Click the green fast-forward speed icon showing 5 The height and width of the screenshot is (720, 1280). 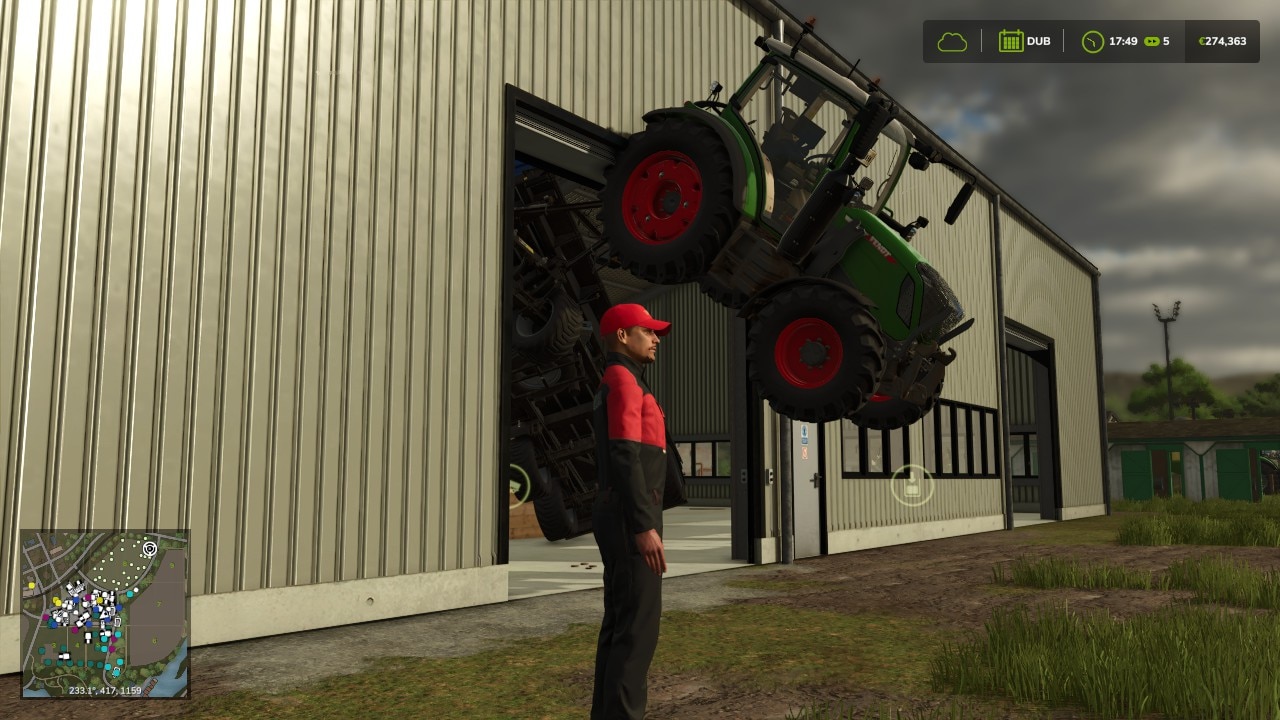click(1157, 41)
